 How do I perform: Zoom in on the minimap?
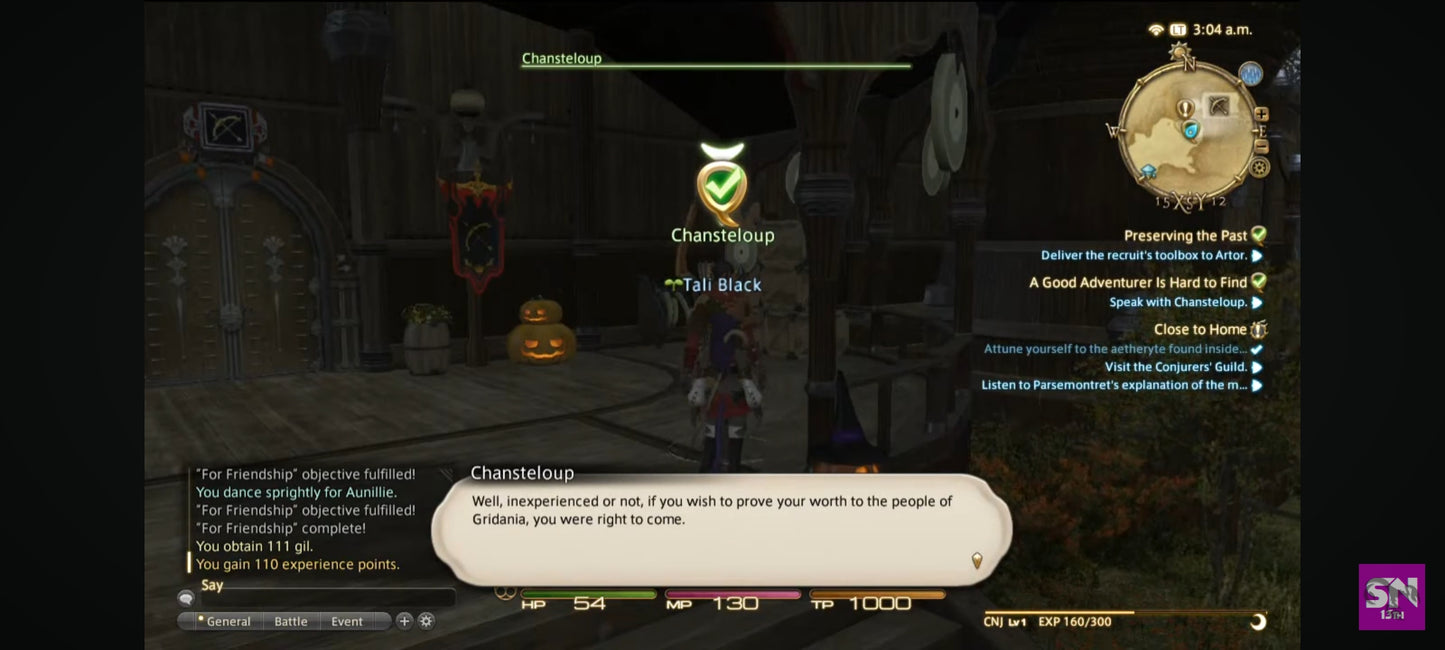1261,114
